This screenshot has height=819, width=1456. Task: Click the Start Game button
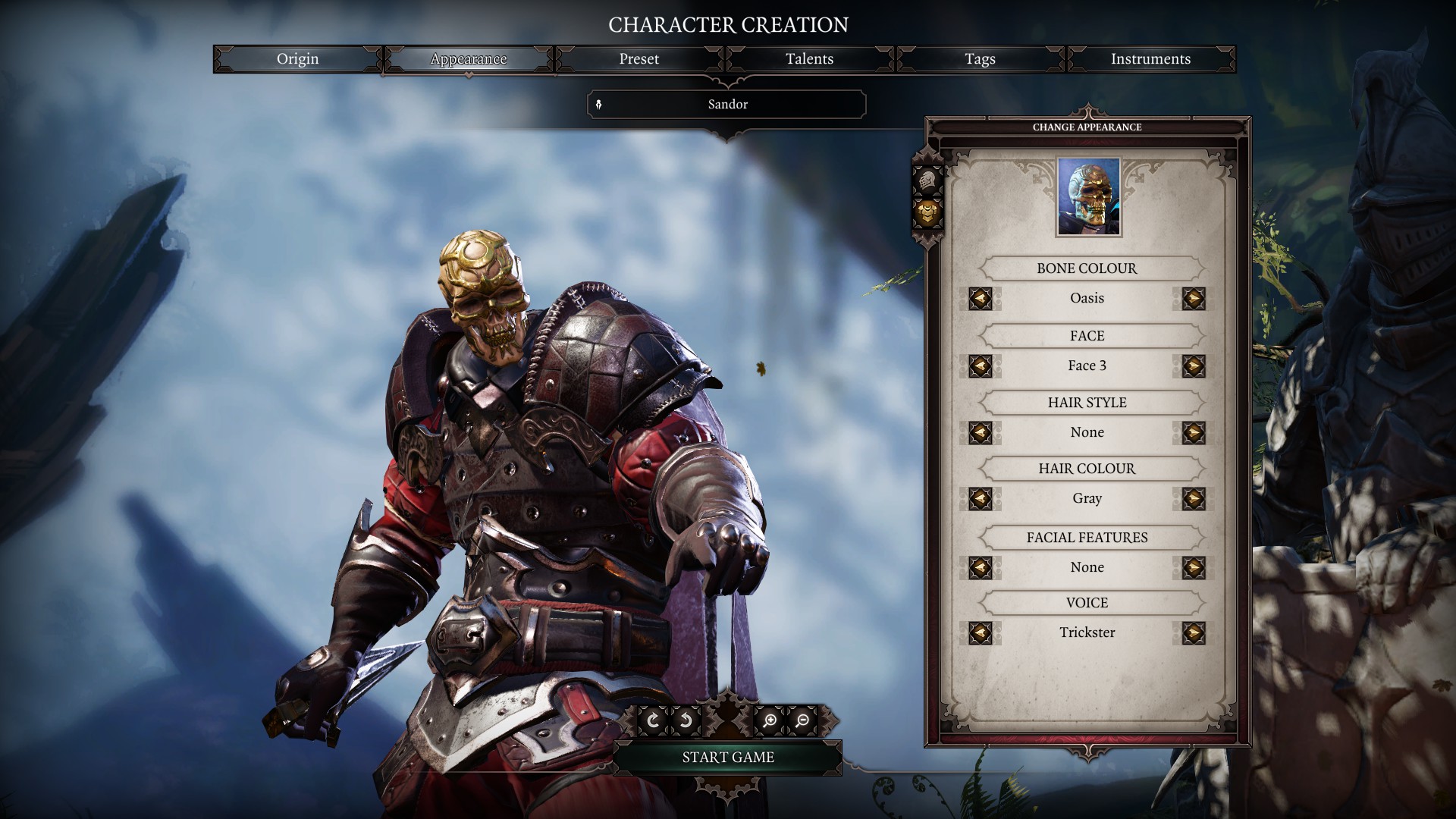click(727, 757)
